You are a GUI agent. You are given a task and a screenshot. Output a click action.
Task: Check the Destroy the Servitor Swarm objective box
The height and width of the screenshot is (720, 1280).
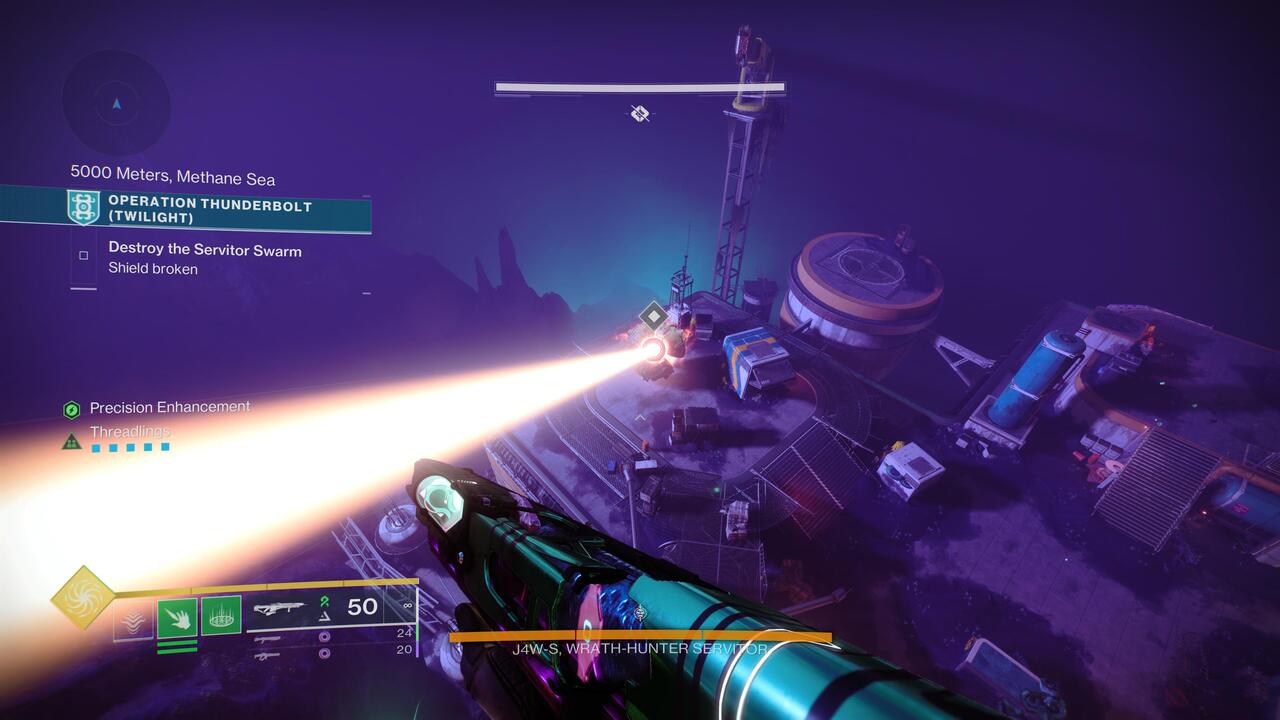pos(83,257)
